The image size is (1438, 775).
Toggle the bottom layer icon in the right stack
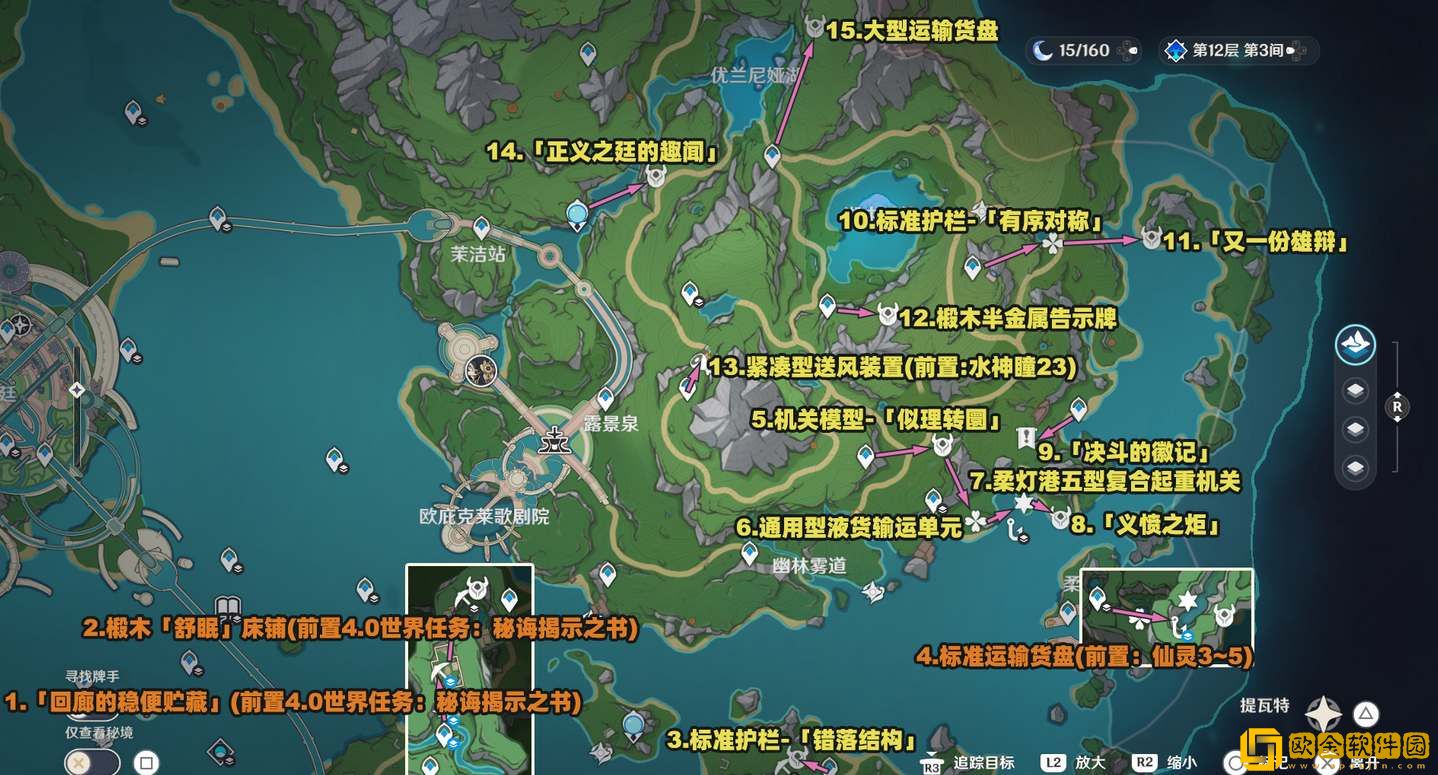tap(1356, 466)
